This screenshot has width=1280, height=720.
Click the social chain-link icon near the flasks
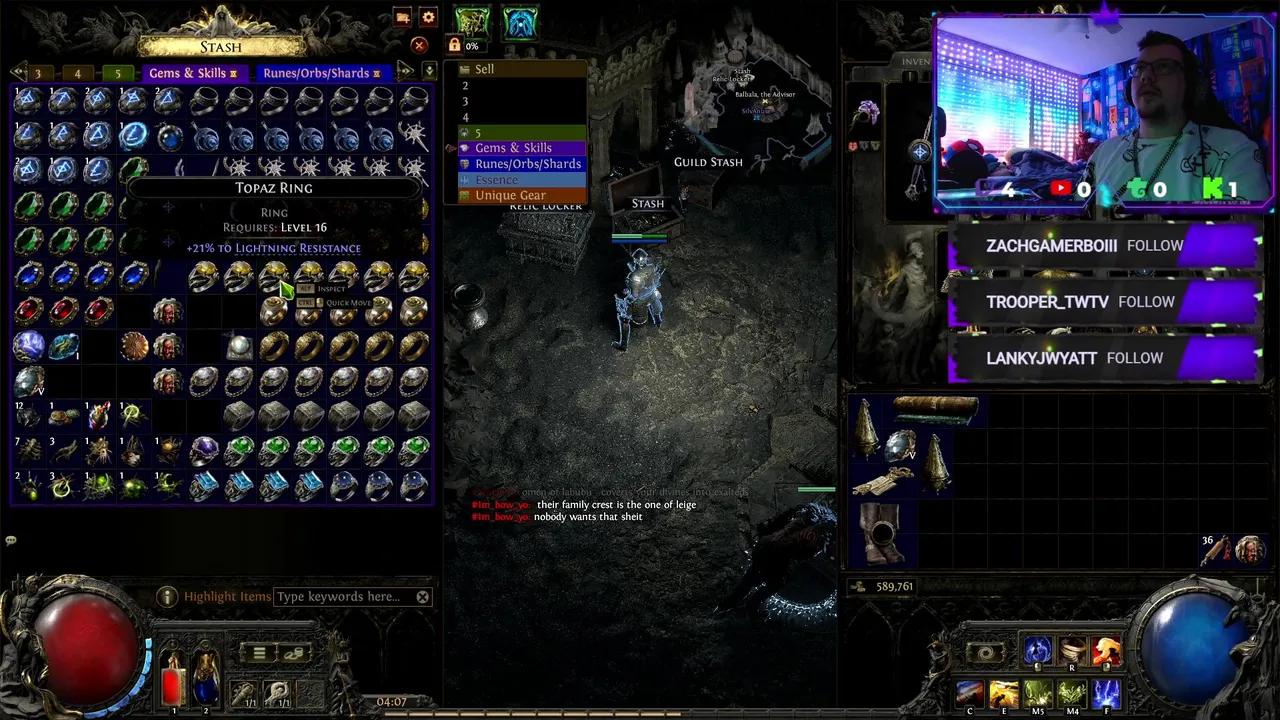click(x=293, y=655)
